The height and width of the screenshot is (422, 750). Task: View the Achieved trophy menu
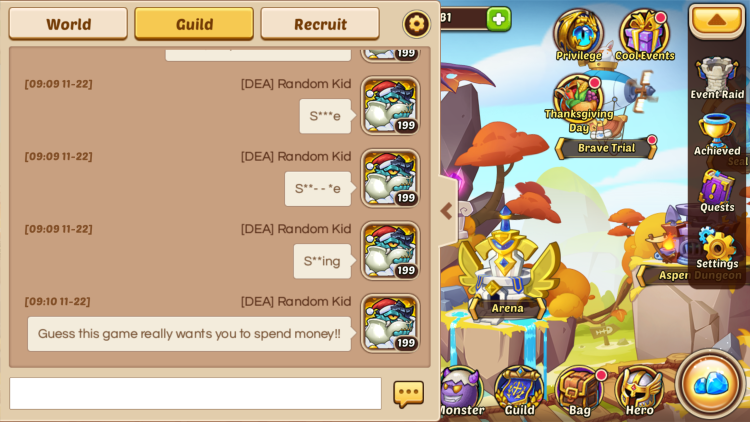(717, 133)
